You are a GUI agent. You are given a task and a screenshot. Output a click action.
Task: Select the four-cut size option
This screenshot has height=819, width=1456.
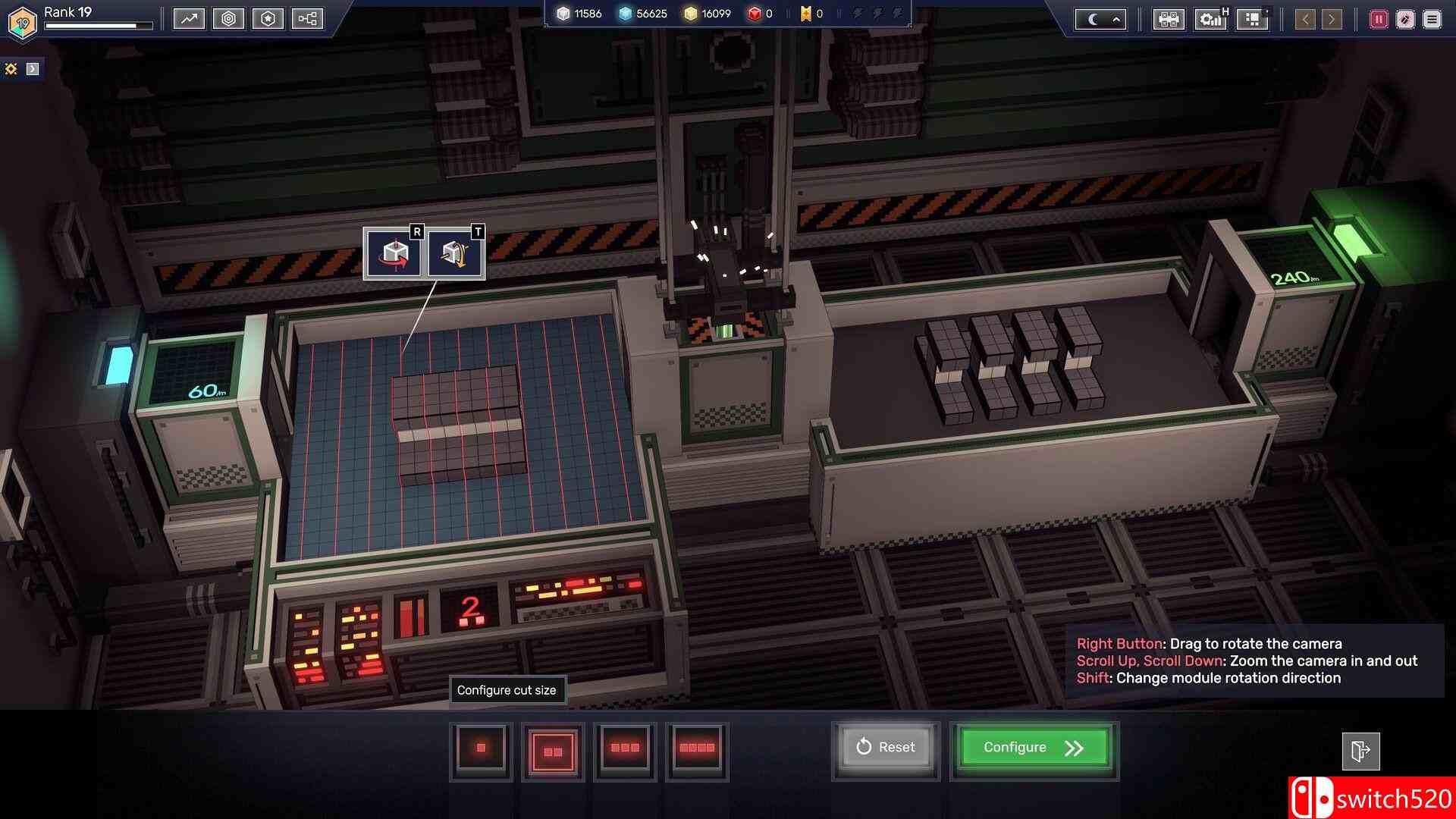point(697,748)
